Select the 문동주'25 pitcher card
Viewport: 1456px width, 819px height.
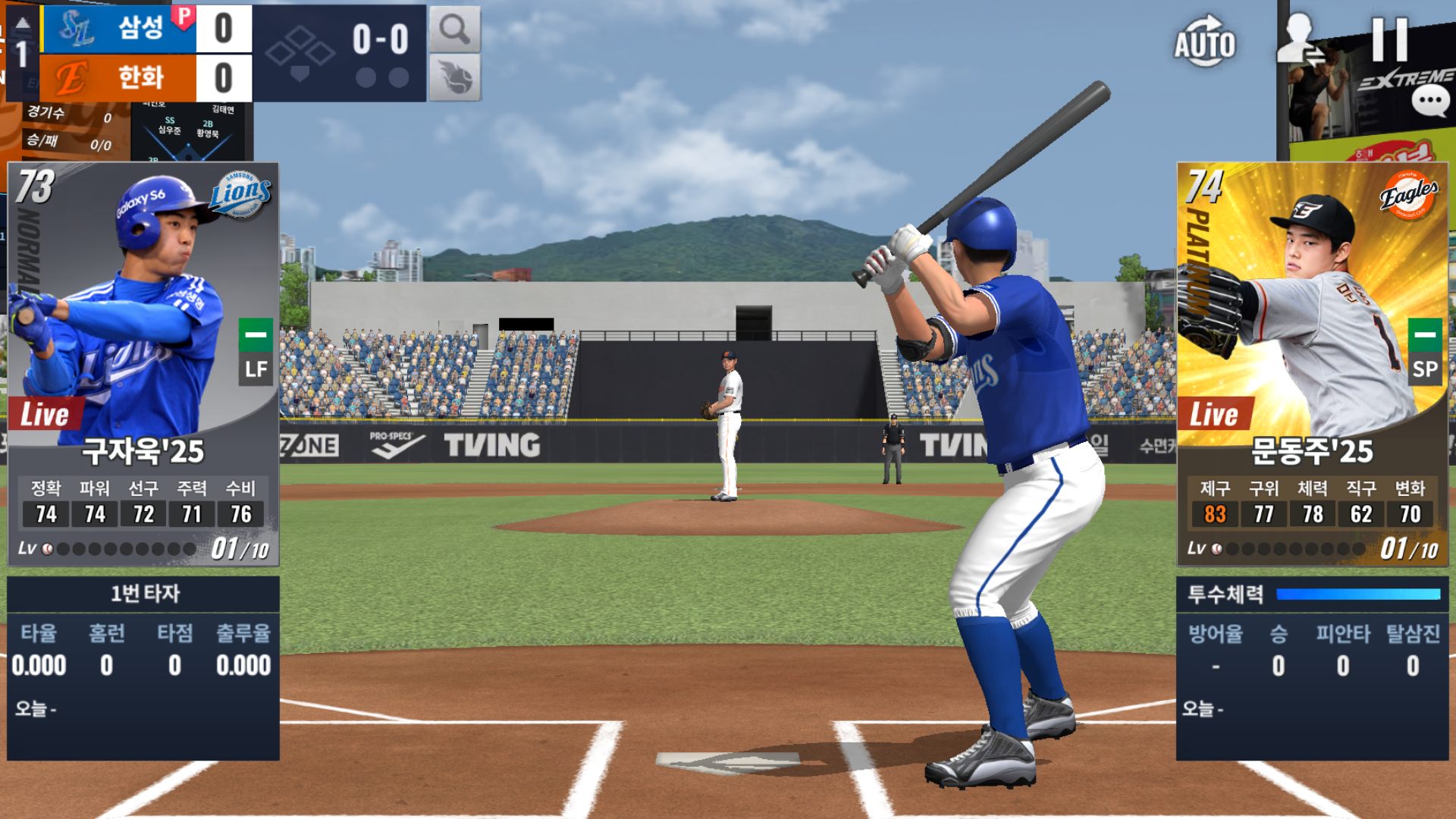(1312, 364)
